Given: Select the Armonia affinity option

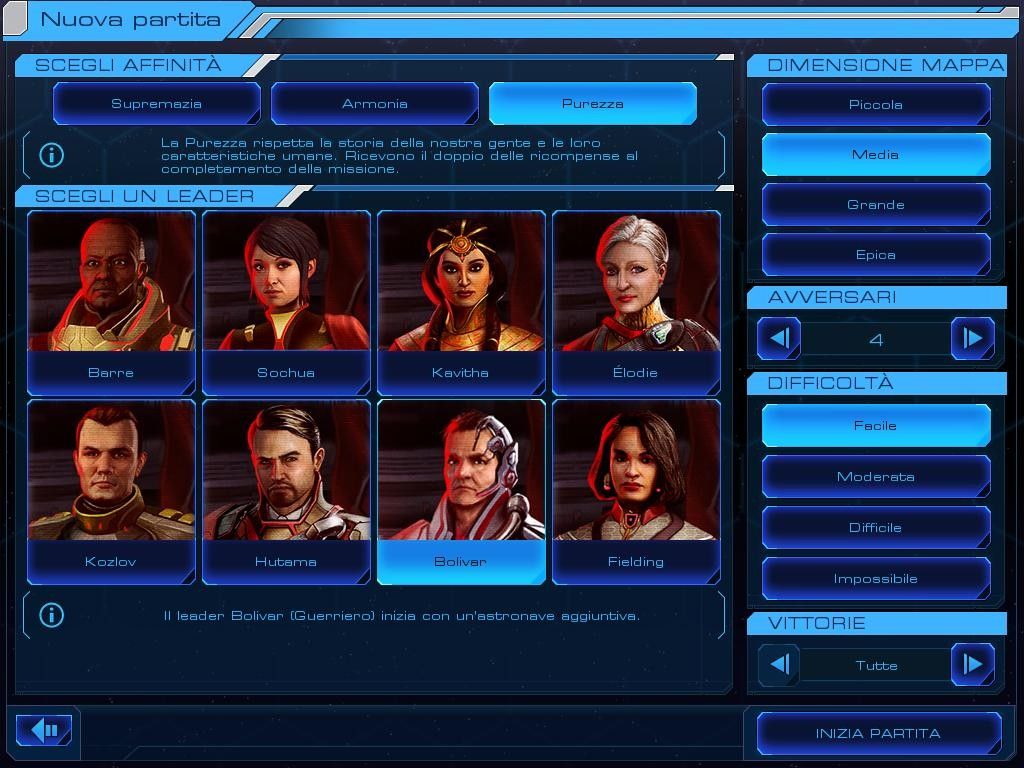Looking at the screenshot, I should [374, 104].
